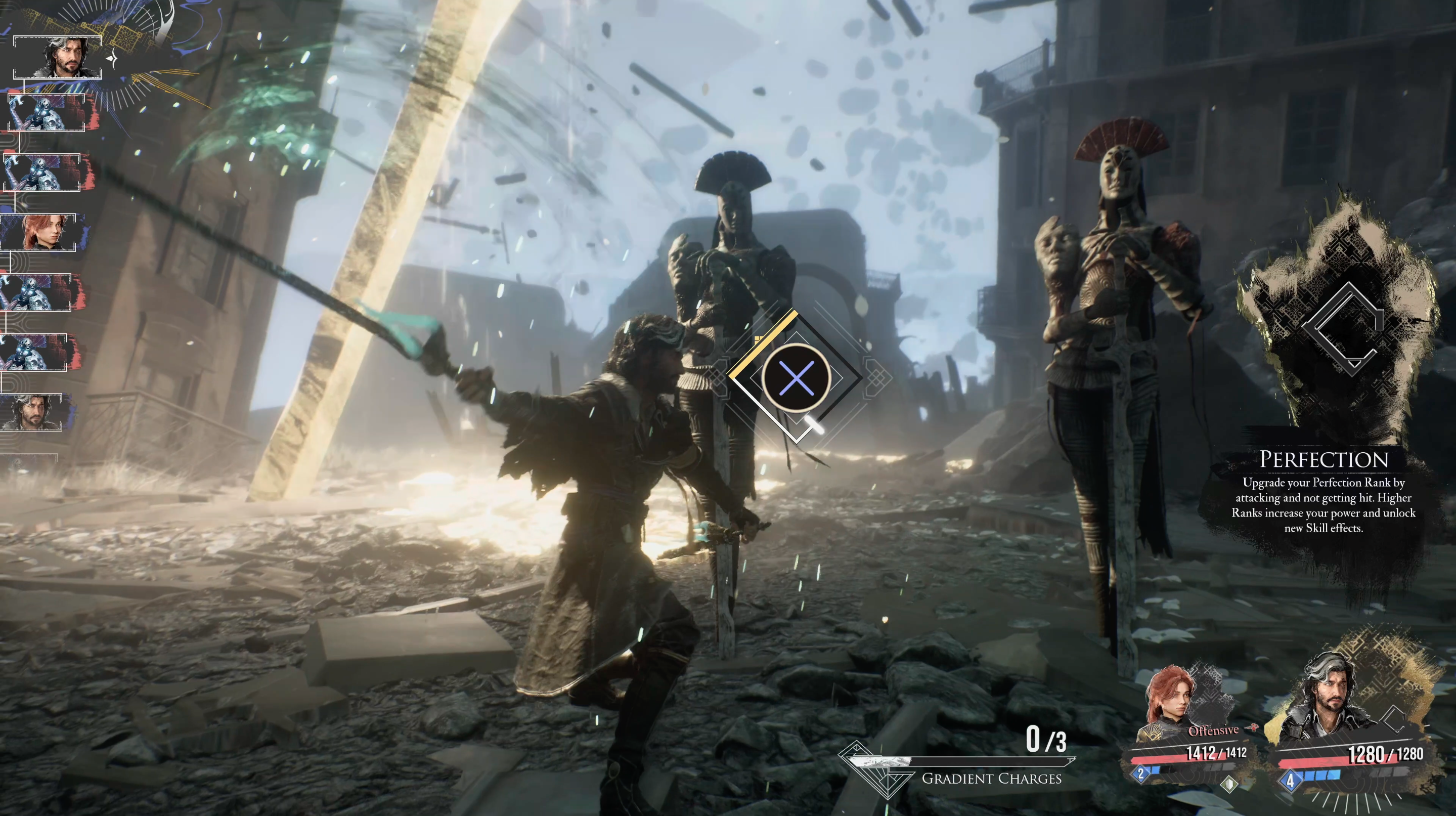1456x816 pixels.
Task: Click Verso's large party portrait above his health
Action: click(1326, 698)
